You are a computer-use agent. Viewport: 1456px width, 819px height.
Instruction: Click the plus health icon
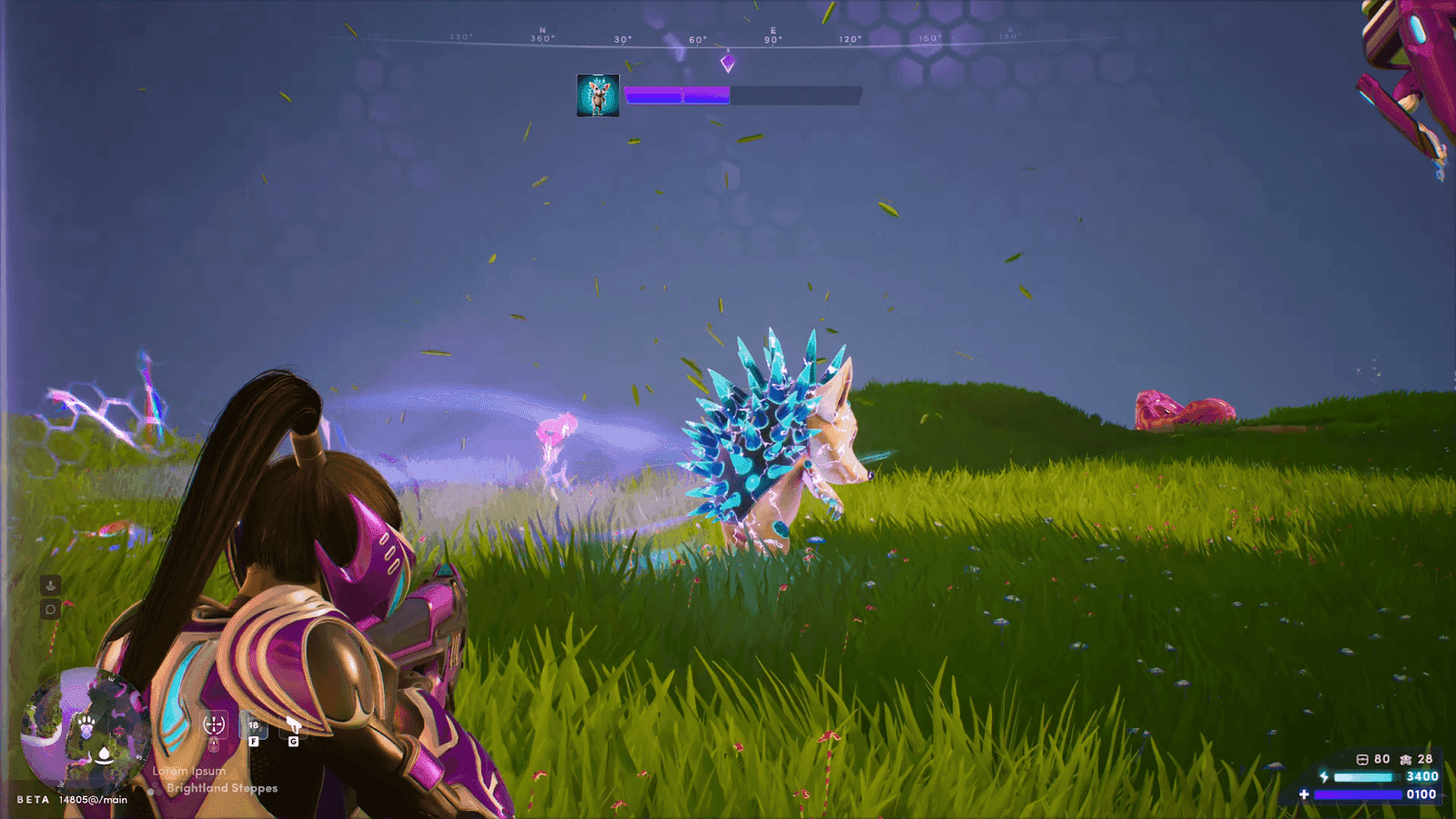tap(1304, 794)
